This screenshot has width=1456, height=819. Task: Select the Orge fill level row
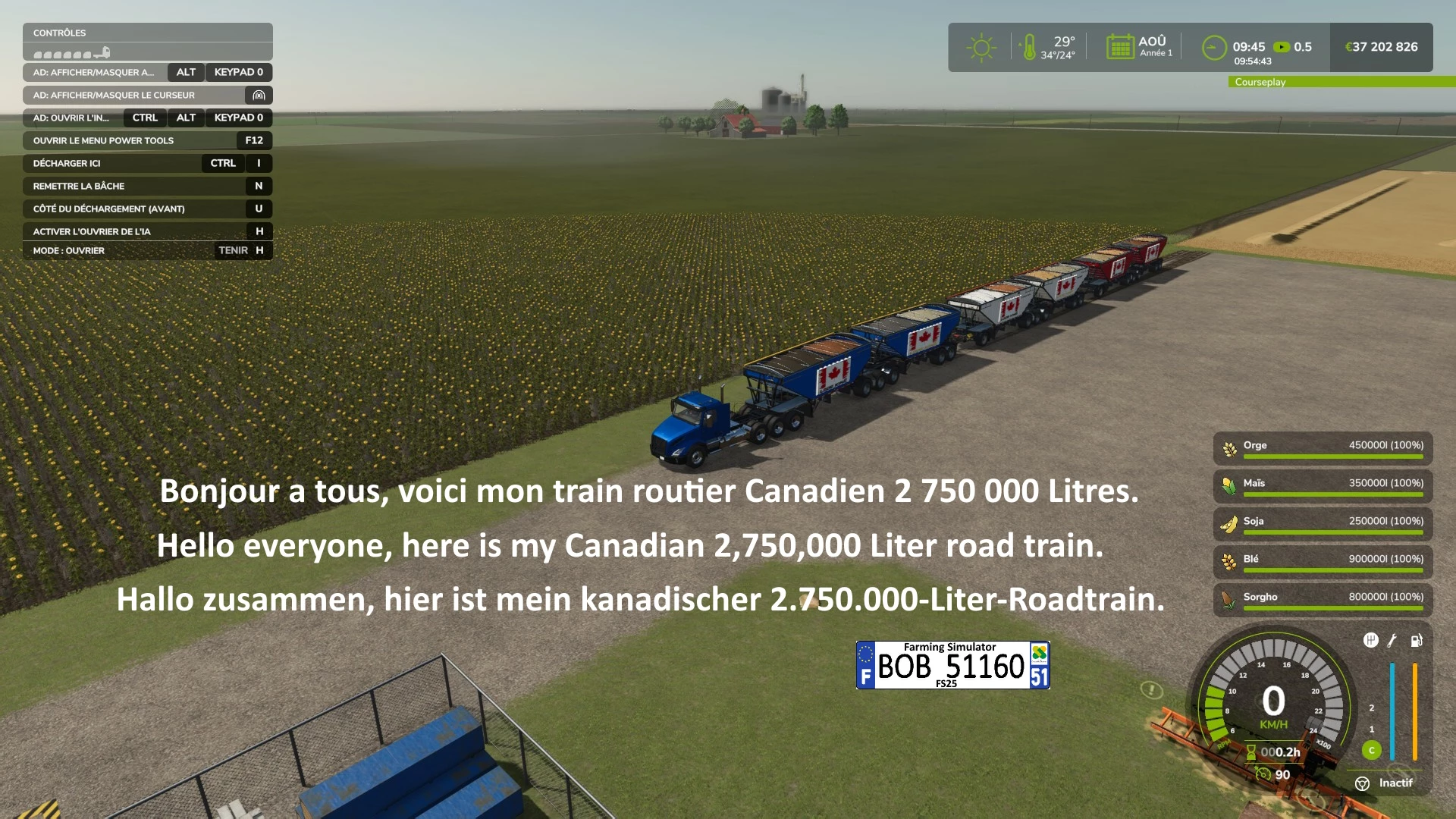point(1323,448)
